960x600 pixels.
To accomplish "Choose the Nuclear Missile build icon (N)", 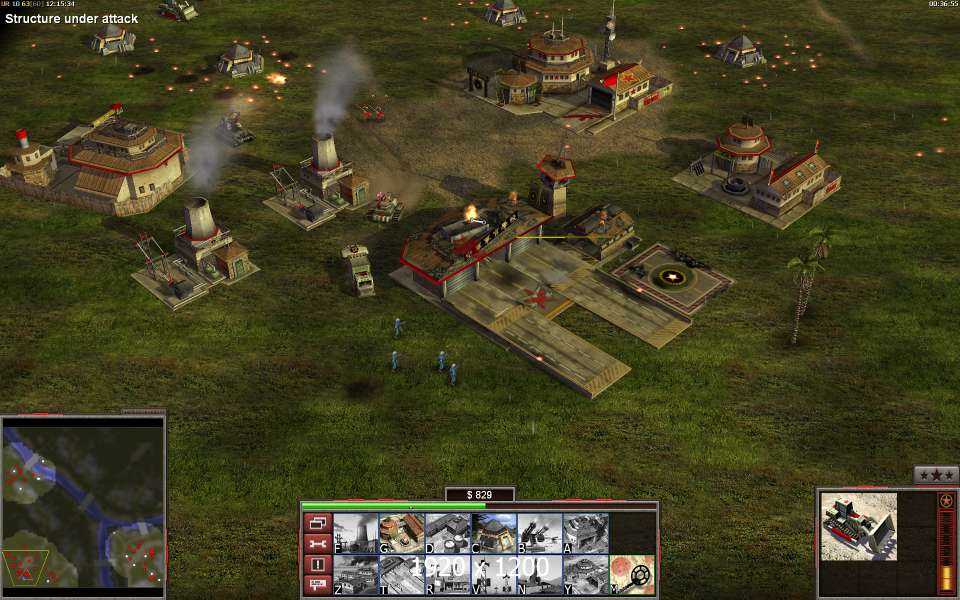I will click(x=539, y=575).
